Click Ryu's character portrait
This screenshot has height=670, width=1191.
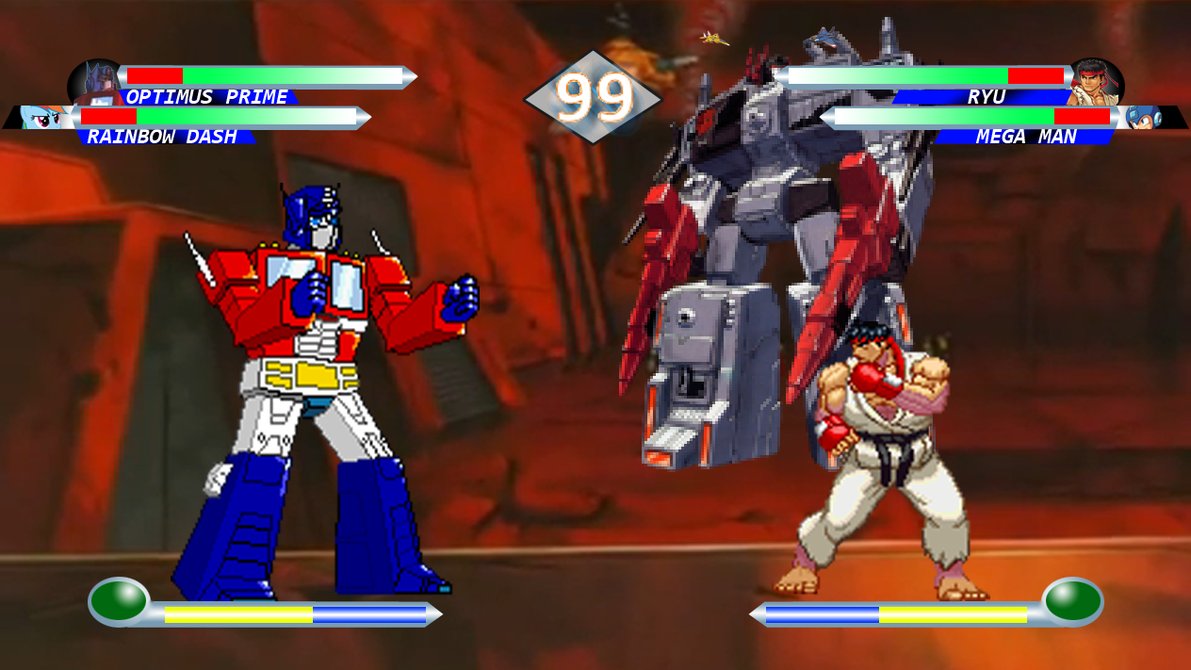coord(1096,81)
